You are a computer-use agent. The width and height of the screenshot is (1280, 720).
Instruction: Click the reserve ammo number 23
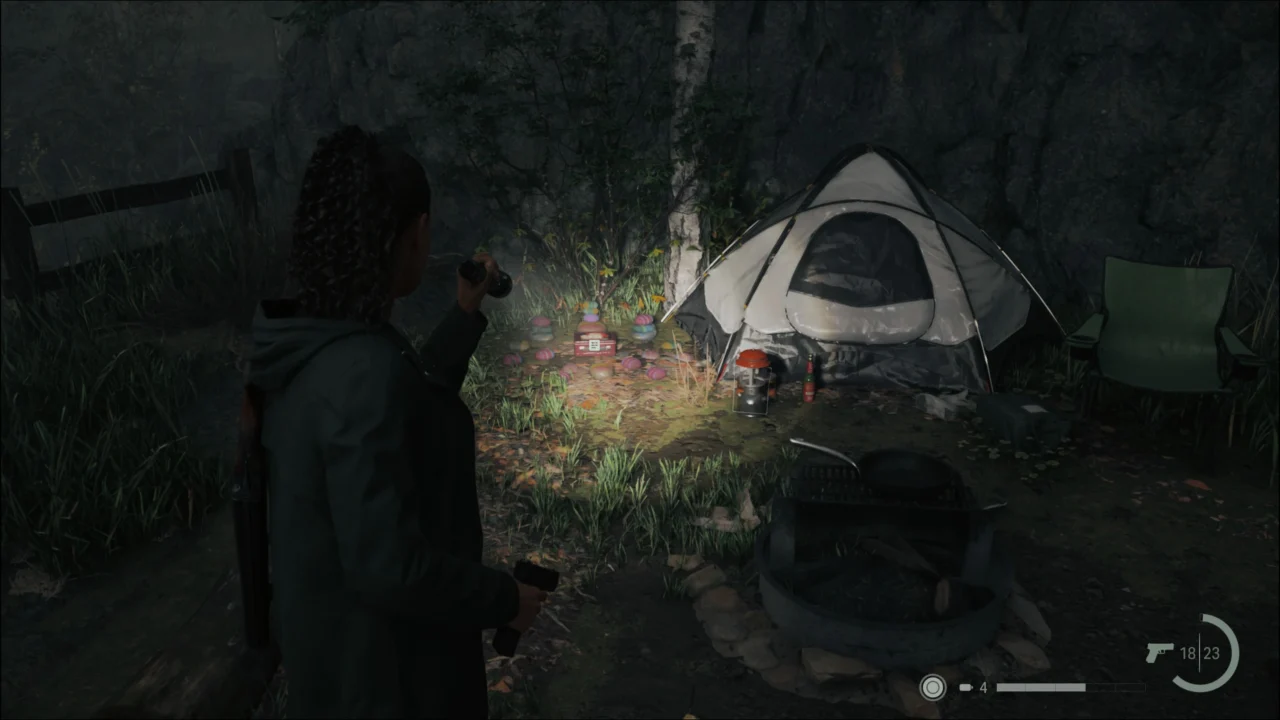(1212, 653)
